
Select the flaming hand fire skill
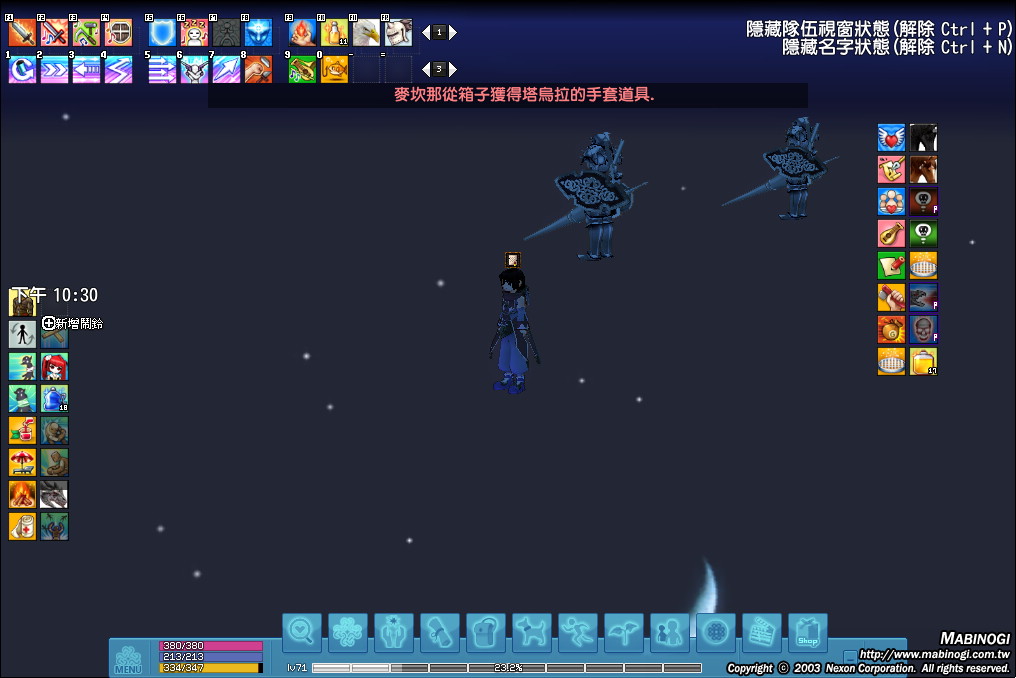tap(302, 33)
